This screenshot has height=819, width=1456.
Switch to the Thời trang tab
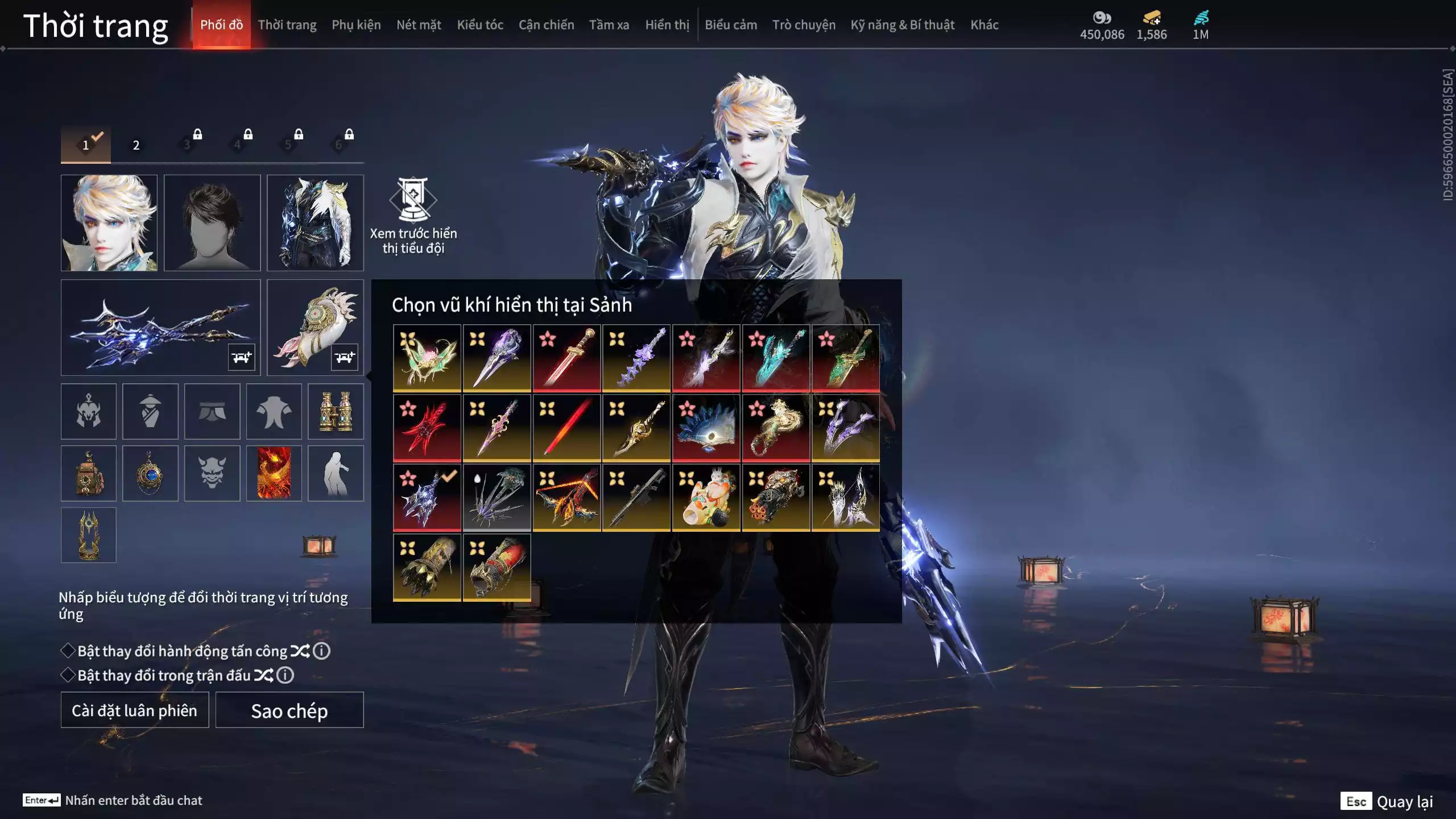(287, 25)
